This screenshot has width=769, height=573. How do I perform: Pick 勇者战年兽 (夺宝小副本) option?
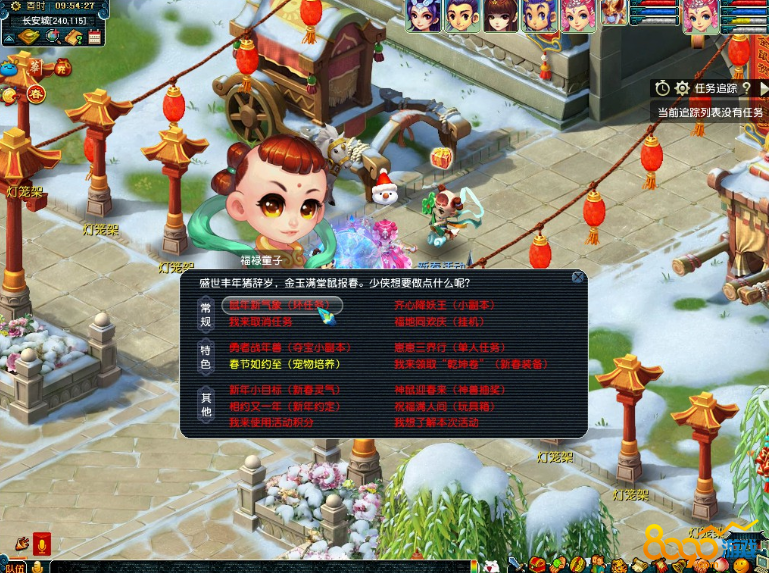click(284, 348)
